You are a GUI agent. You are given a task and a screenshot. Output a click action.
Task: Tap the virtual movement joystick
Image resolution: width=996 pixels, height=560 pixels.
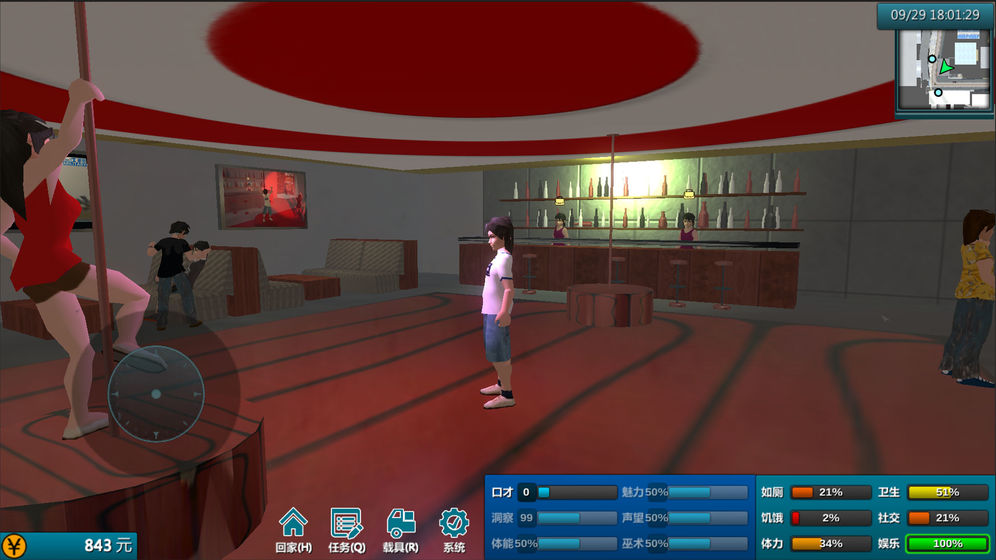(156, 394)
